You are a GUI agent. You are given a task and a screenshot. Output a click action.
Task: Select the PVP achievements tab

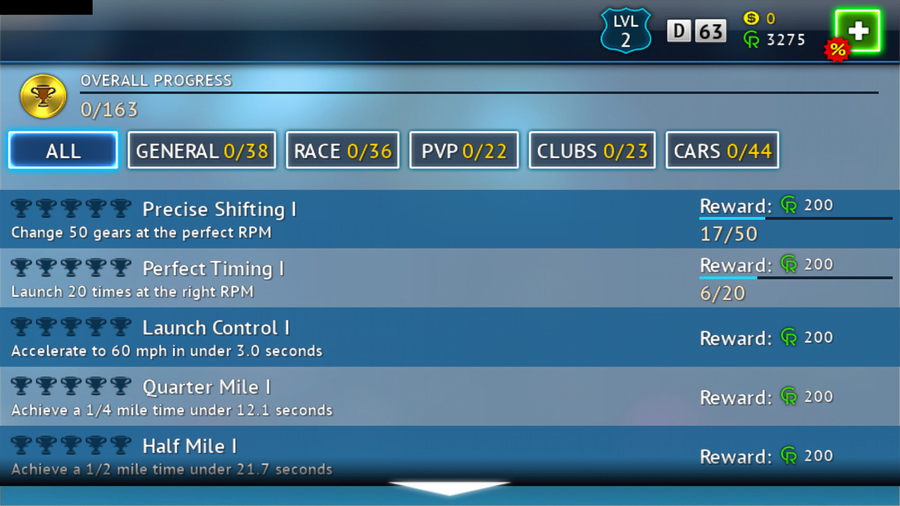(464, 151)
